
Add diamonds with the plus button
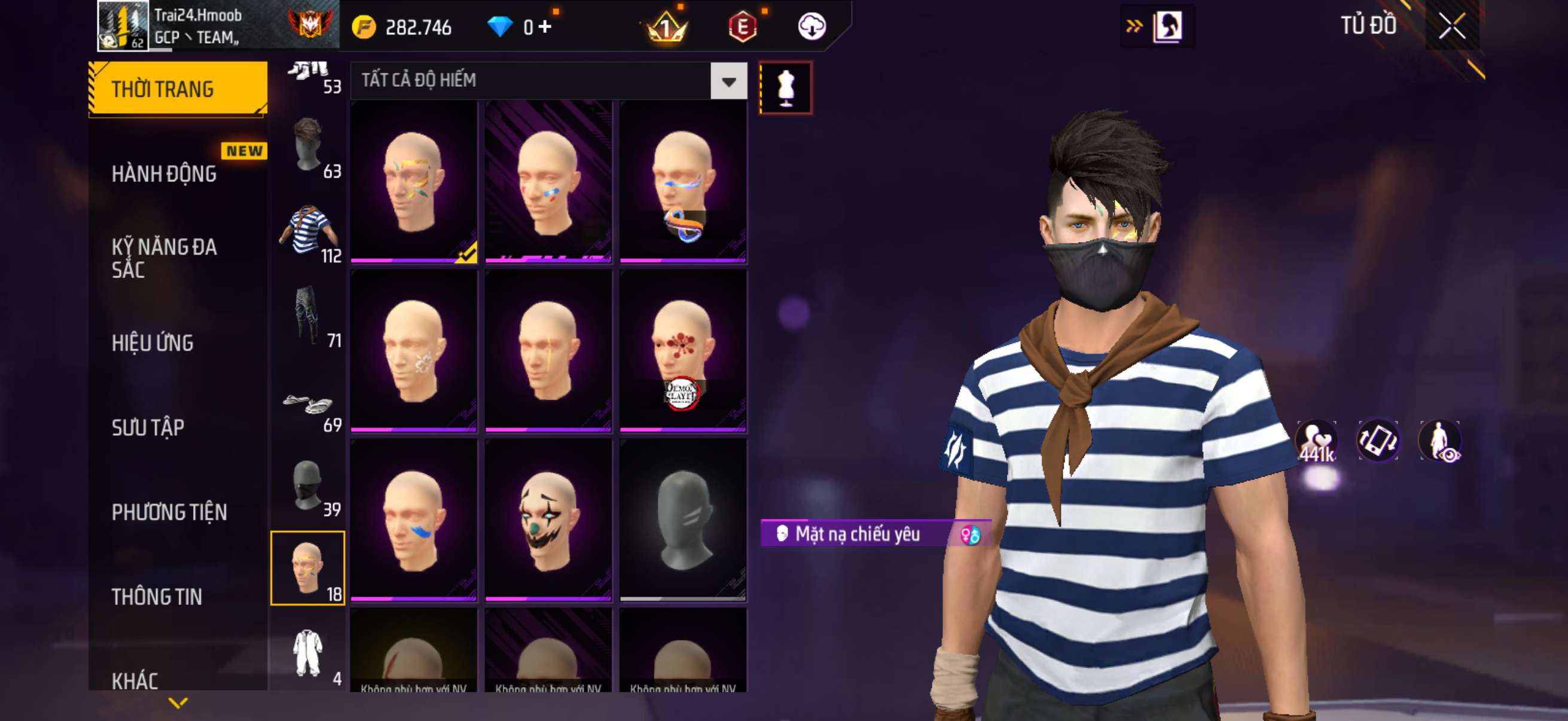coord(545,27)
